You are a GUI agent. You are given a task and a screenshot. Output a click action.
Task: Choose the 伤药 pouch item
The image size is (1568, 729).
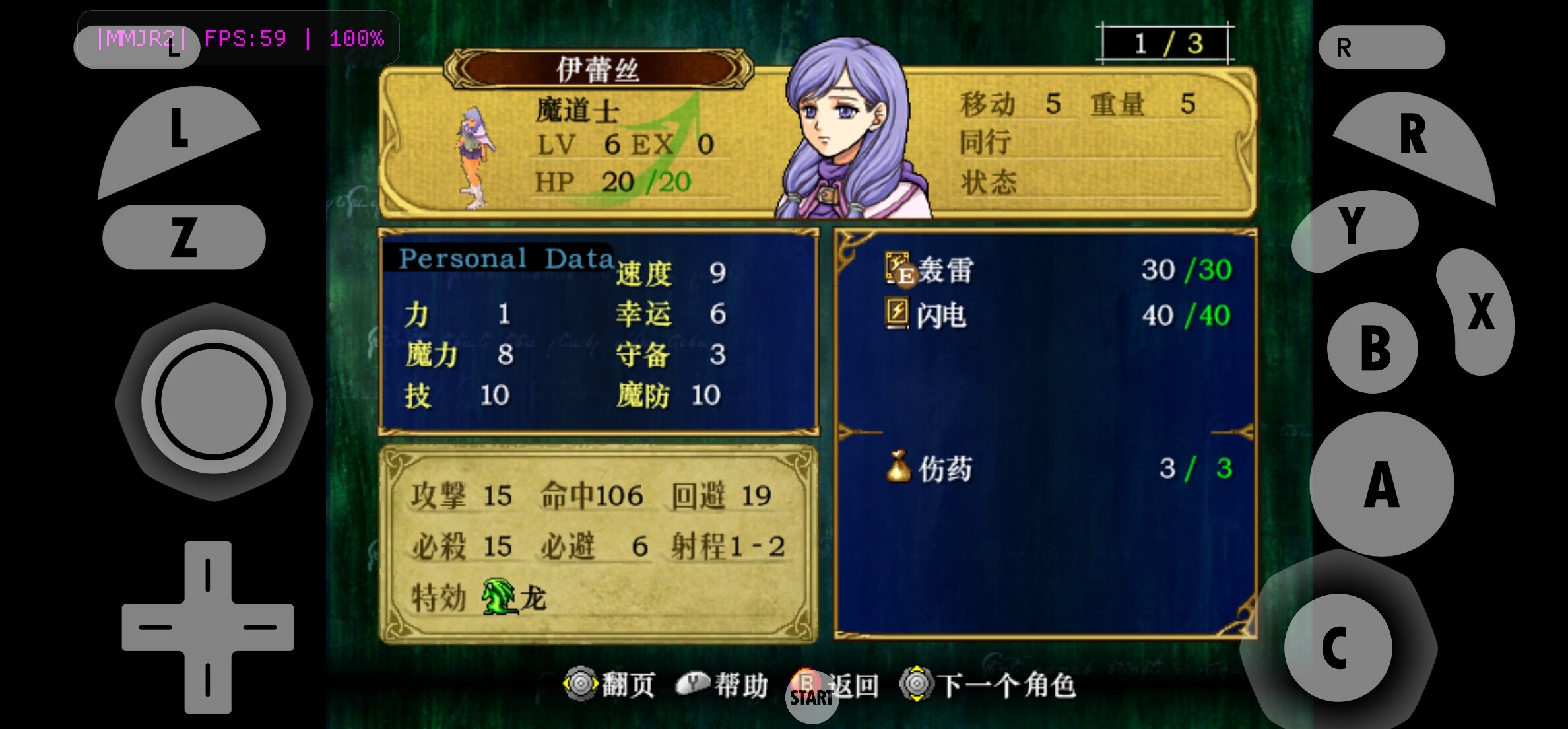[944, 469]
